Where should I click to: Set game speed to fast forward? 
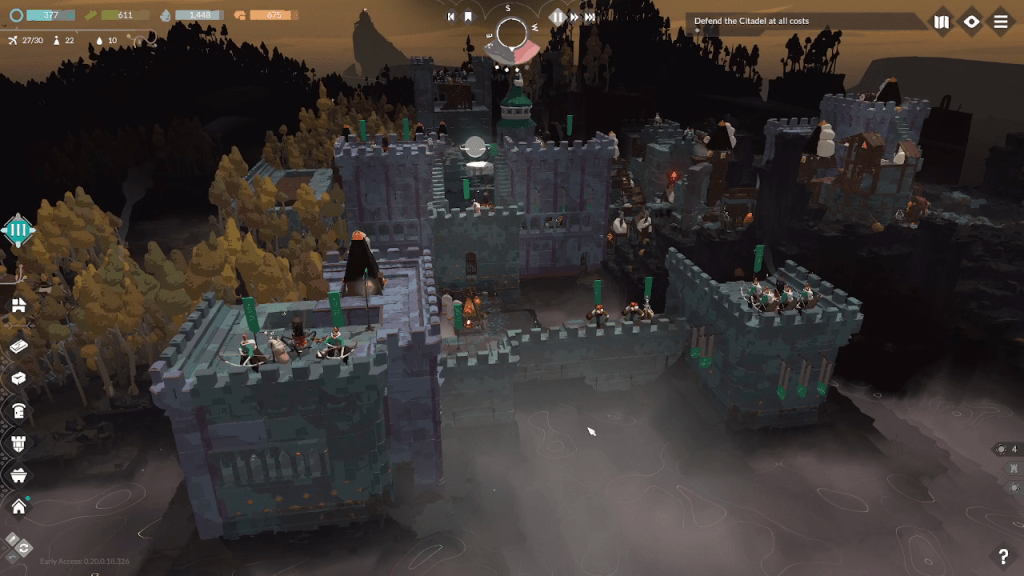coord(575,17)
